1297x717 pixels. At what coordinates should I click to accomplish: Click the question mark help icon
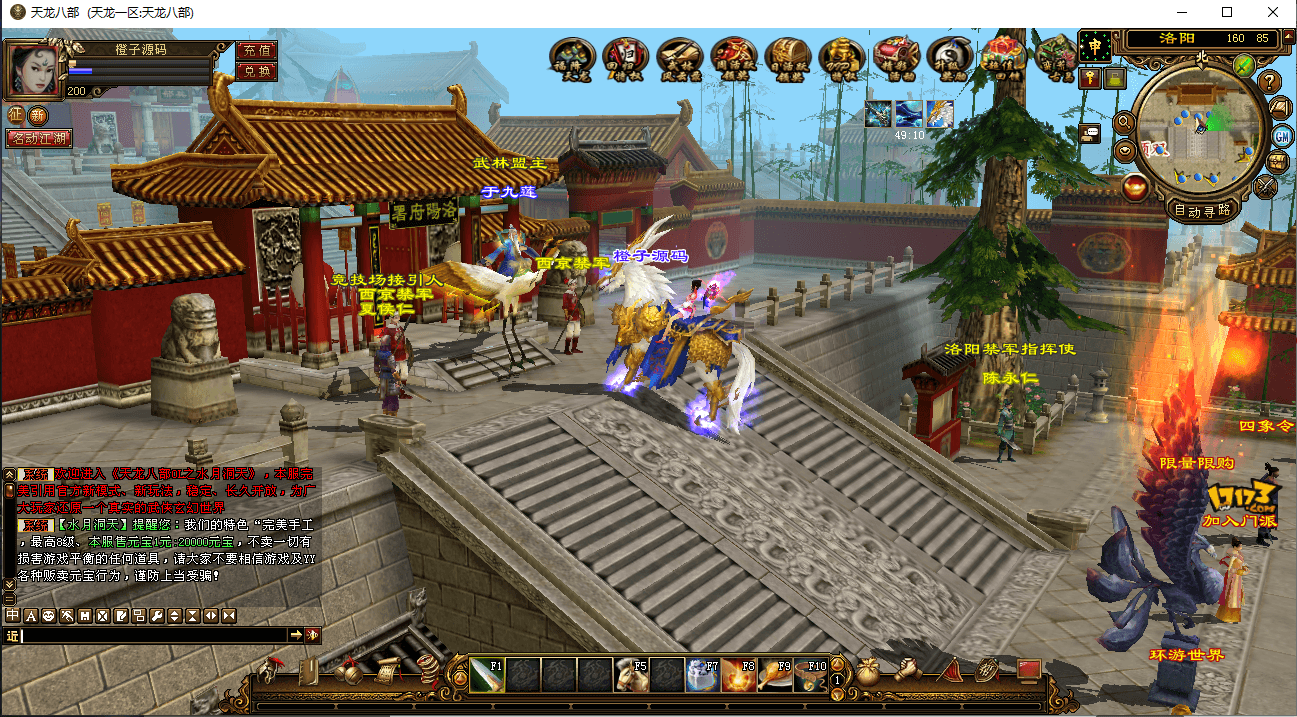click(x=1270, y=82)
